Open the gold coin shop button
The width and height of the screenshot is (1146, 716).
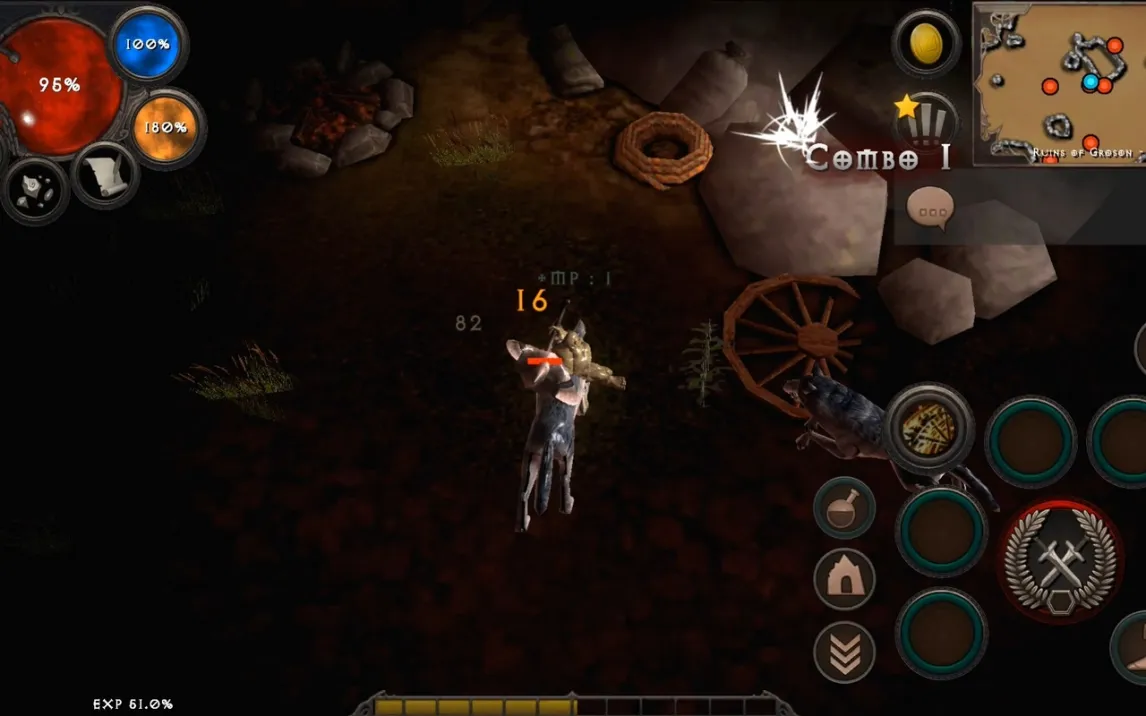(x=926, y=43)
